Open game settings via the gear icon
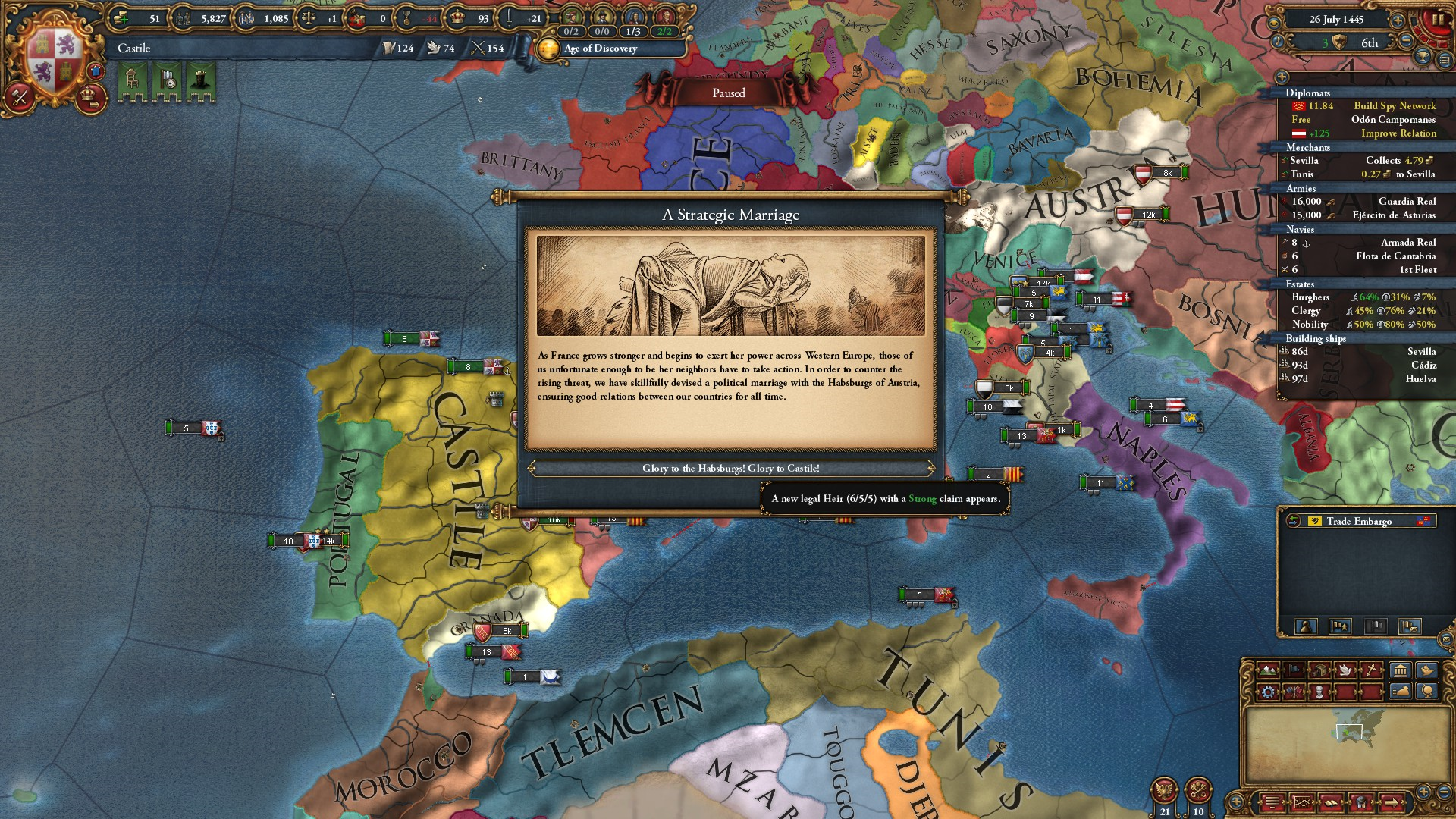1456x819 pixels. [1268, 692]
